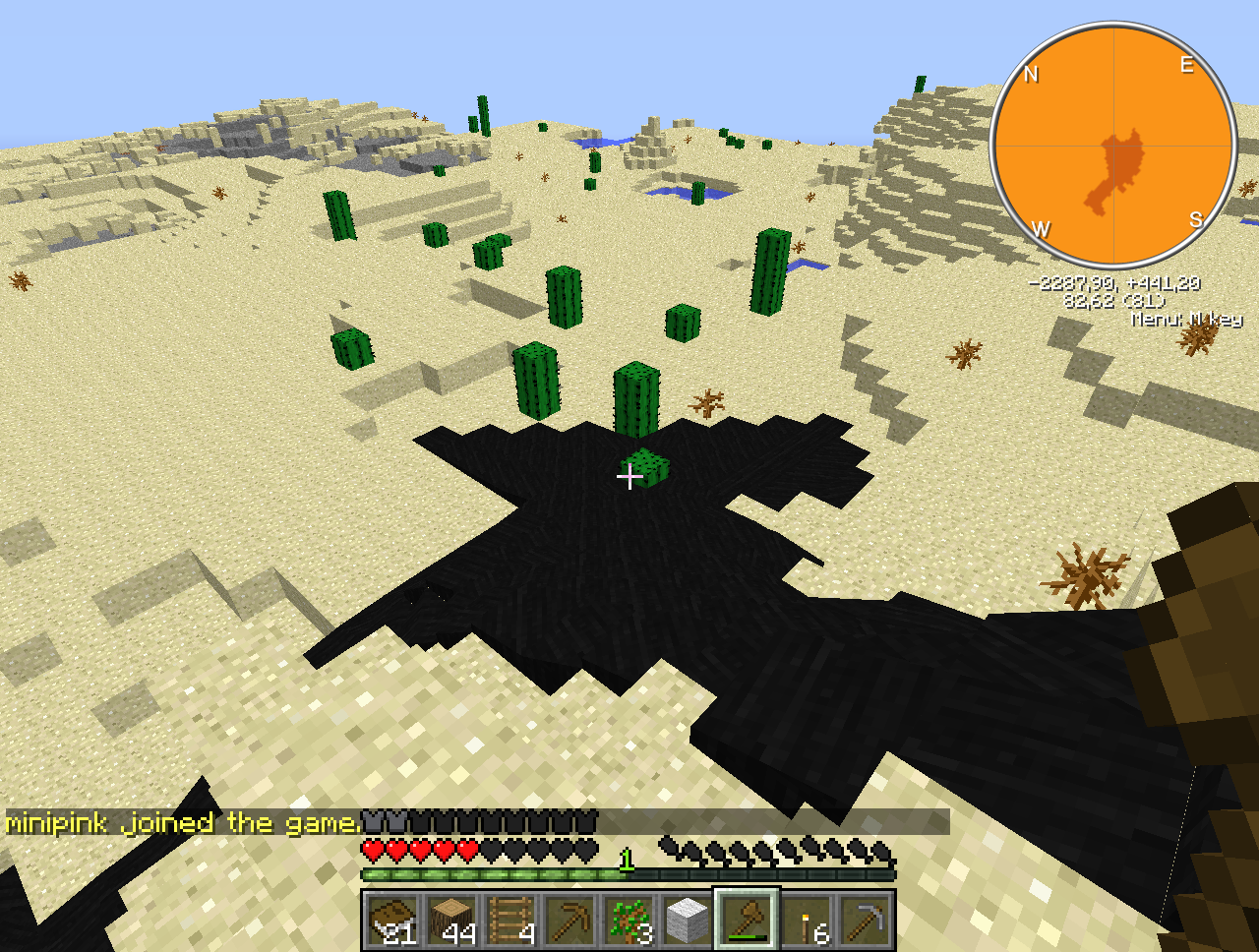Click the circular orange minimap
This screenshot has width=1259, height=952.
1113,146
